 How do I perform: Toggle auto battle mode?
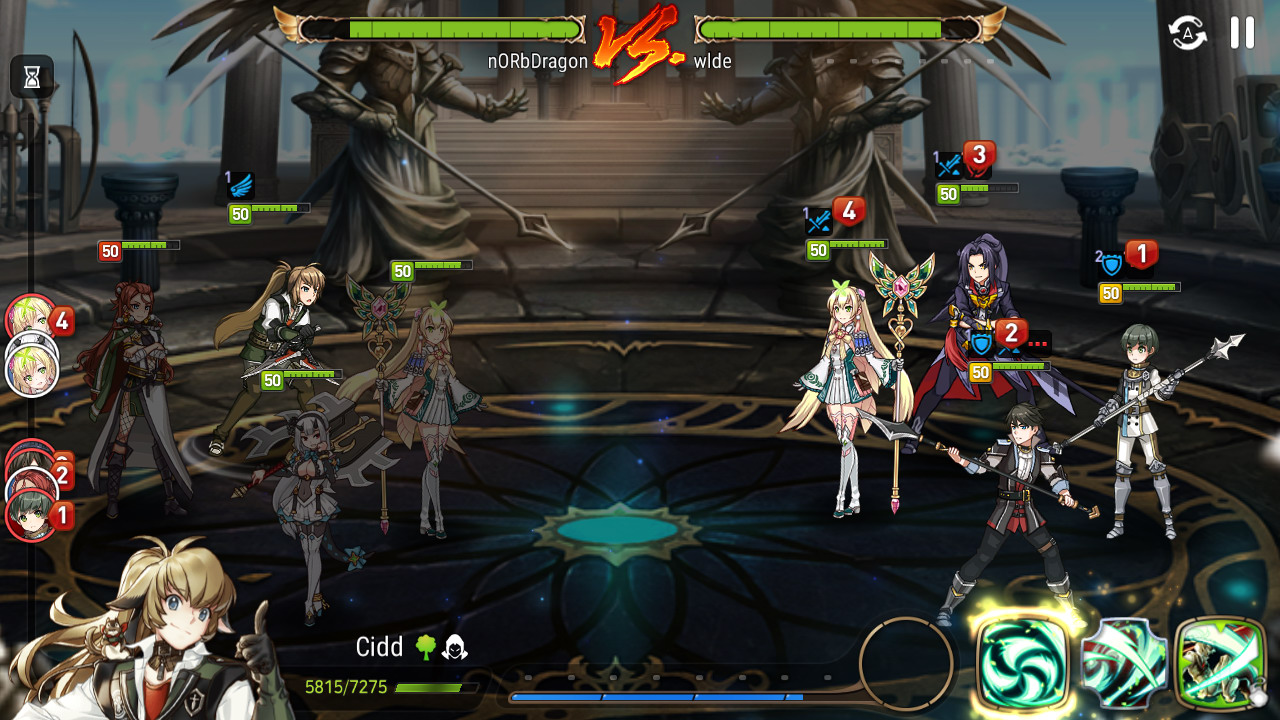point(1188,33)
